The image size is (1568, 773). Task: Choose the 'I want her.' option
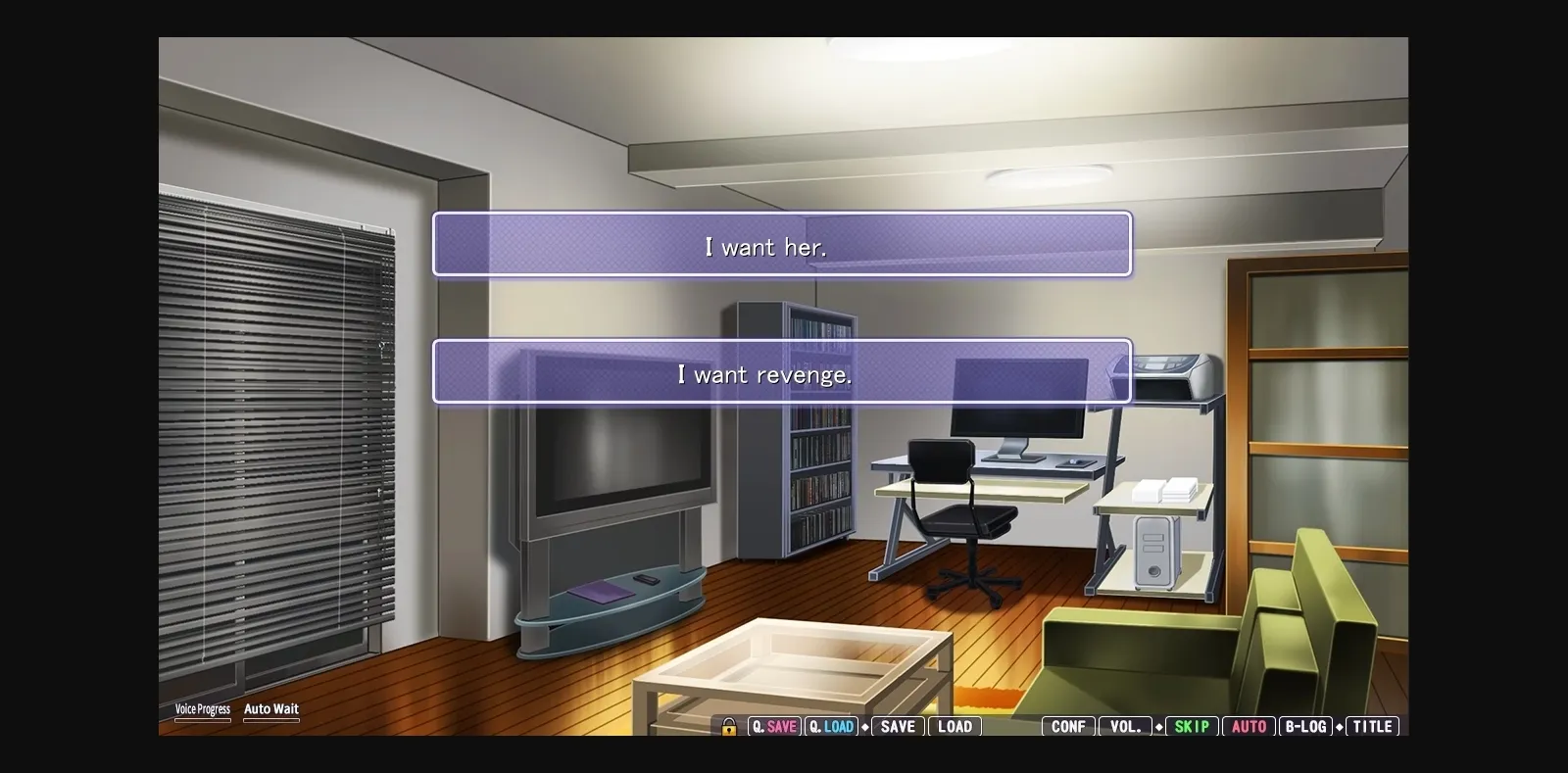pyautogui.click(x=781, y=245)
